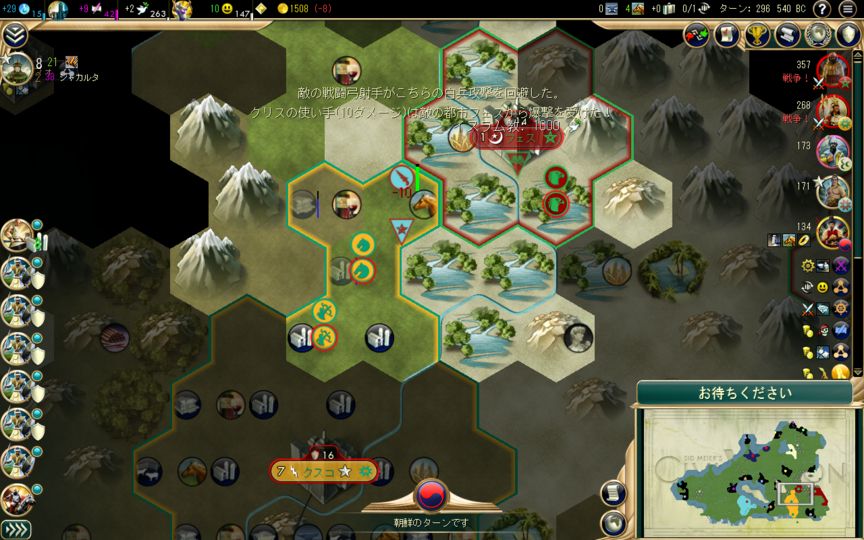
Task: Open the main menu hamburger button
Action: coord(847,9)
